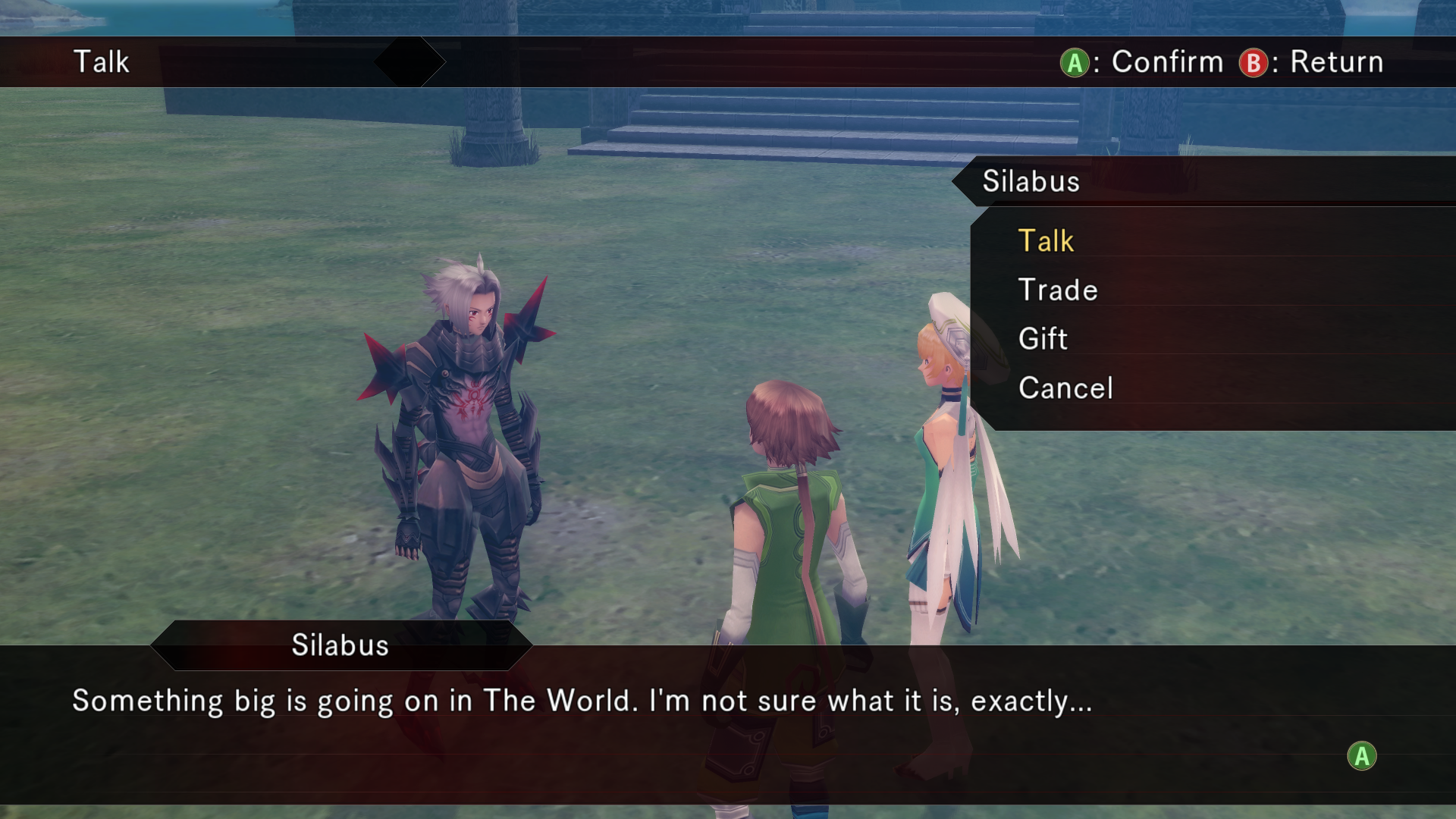
Task: Choose the Trade option
Action: pyautogui.click(x=1058, y=290)
